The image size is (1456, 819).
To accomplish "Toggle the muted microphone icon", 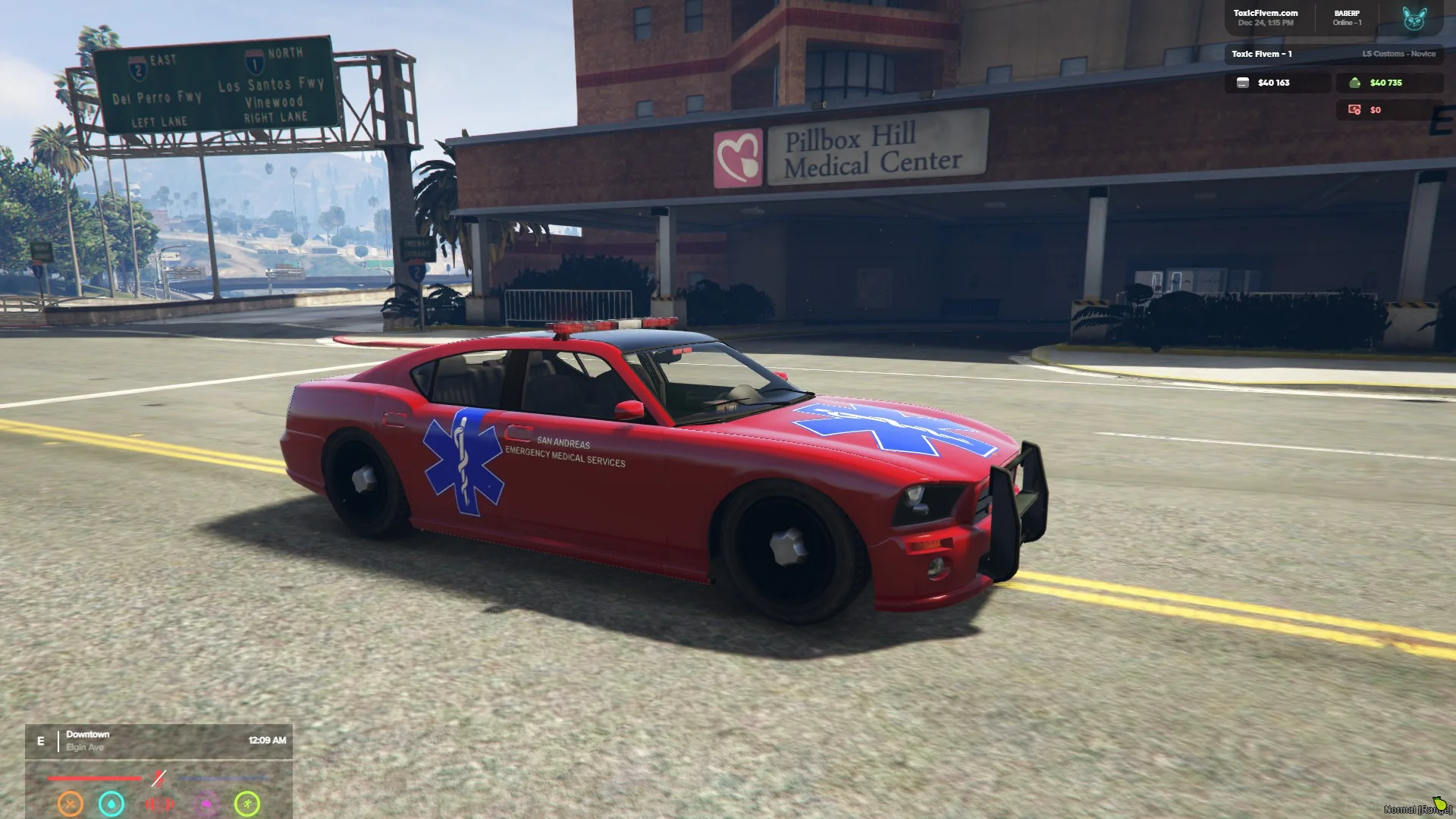I will pyautogui.click(x=158, y=778).
